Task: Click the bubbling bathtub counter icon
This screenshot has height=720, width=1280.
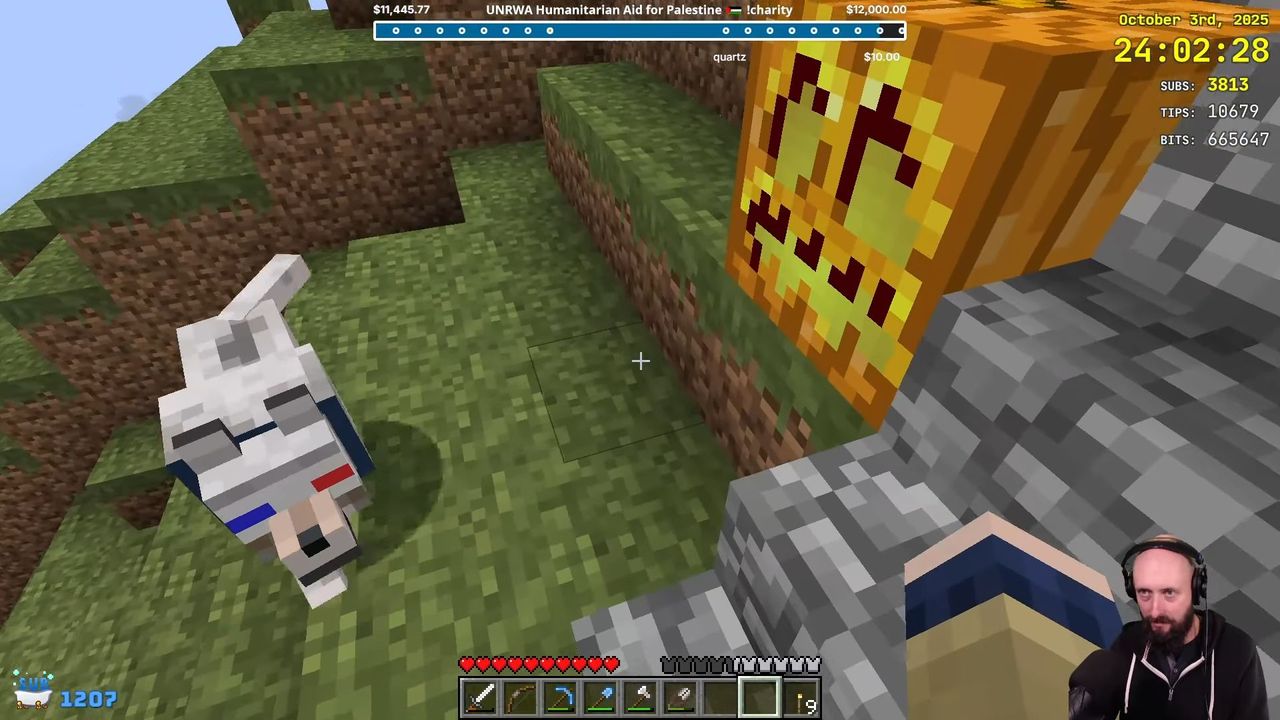Action: pos(35,690)
